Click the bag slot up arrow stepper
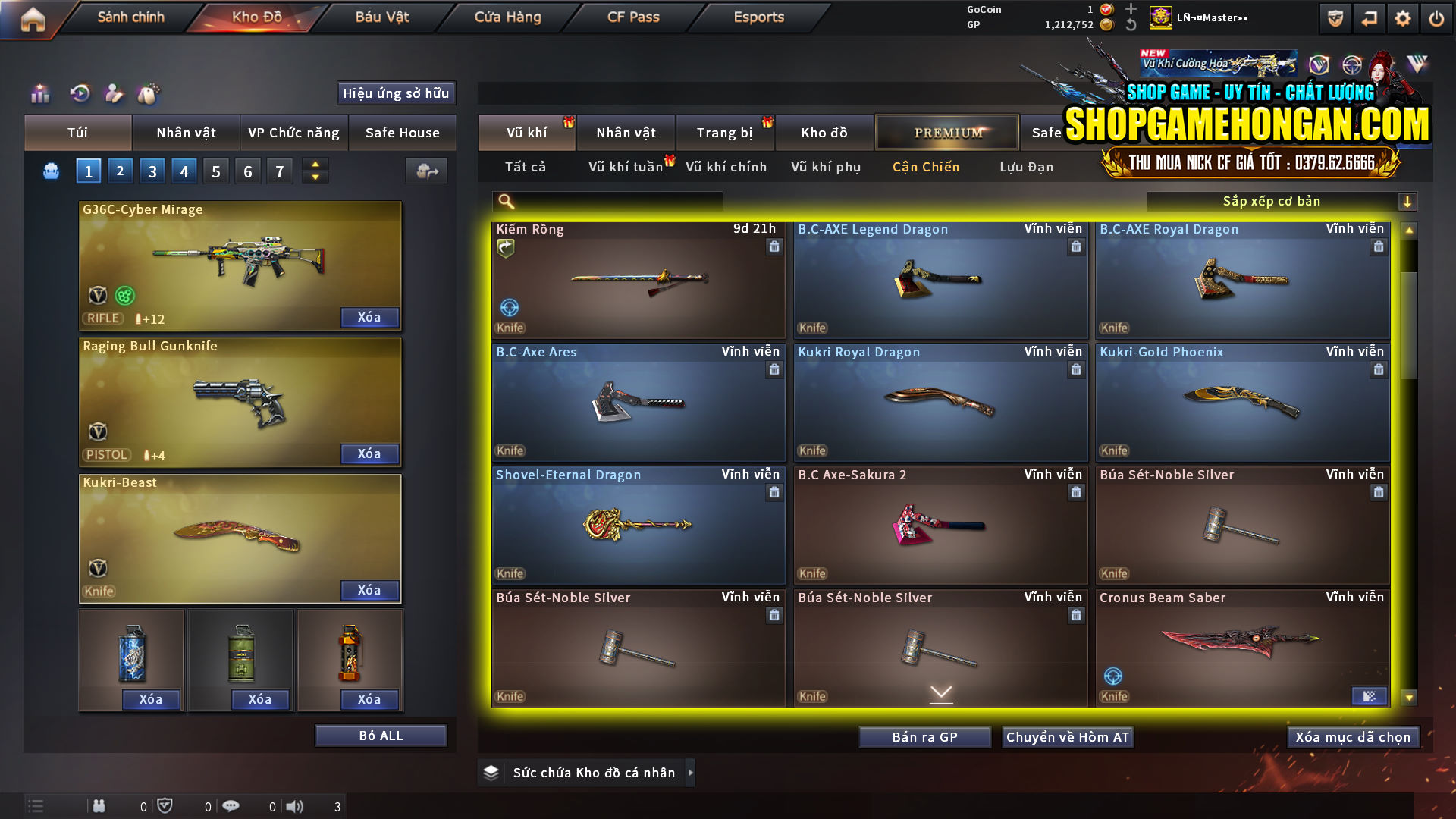This screenshot has height=819, width=1456. point(314,165)
